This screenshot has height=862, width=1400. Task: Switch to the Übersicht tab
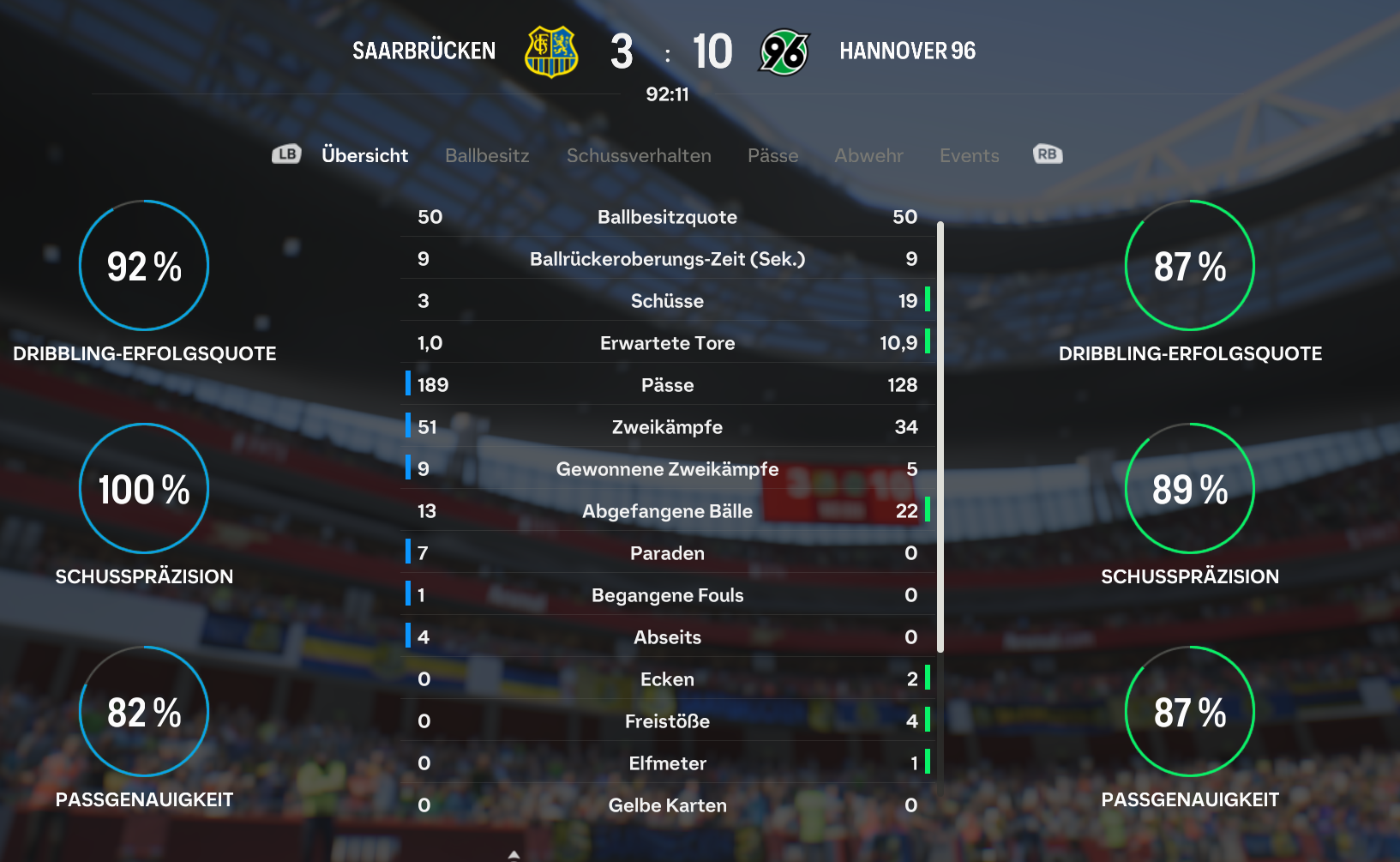click(364, 155)
